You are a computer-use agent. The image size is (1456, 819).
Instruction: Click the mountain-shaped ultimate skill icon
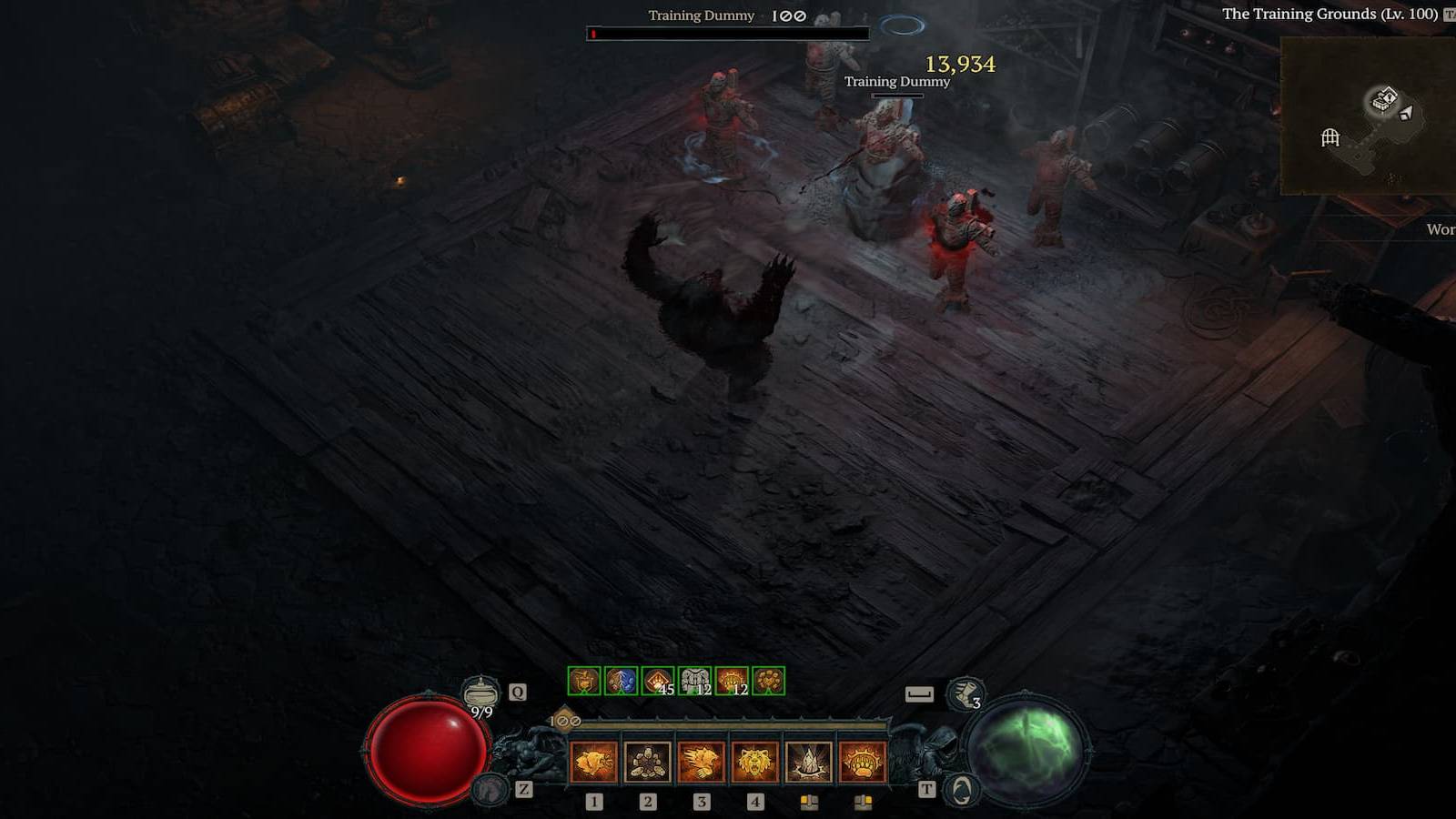(810, 761)
